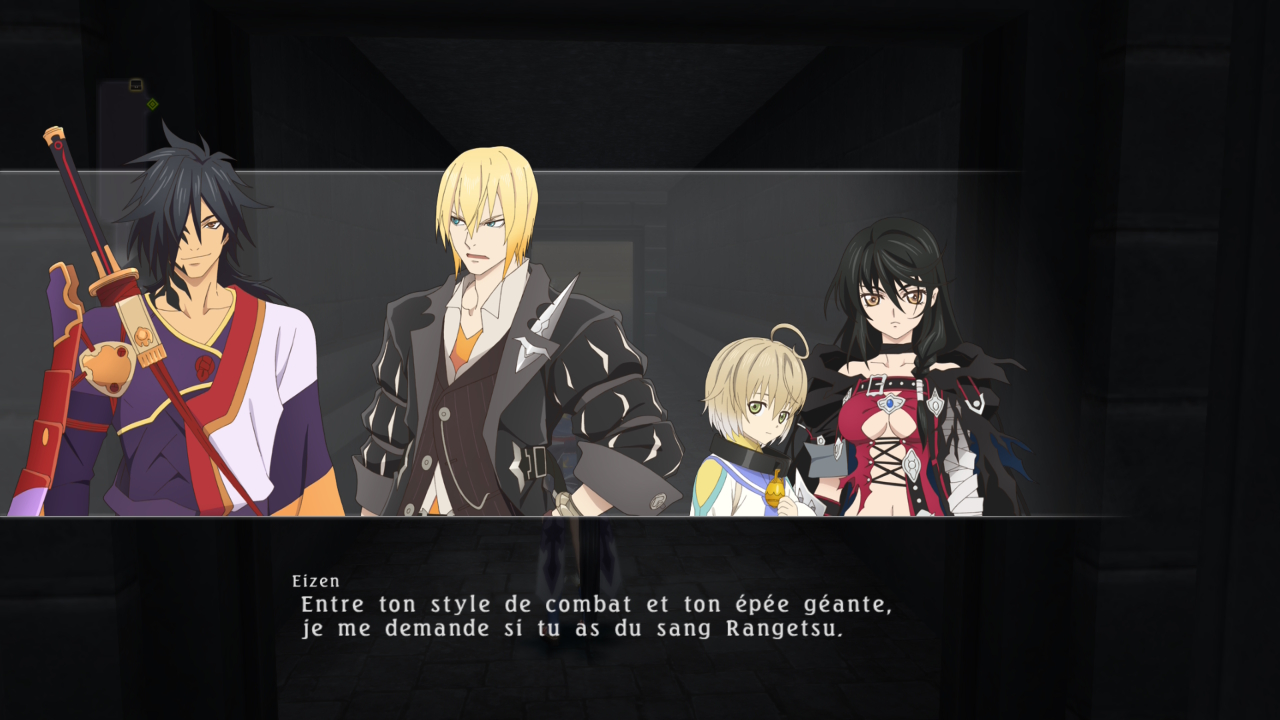The height and width of the screenshot is (720, 1280).
Task: Click the treasure chest marker on the minimap
Action: [136, 85]
